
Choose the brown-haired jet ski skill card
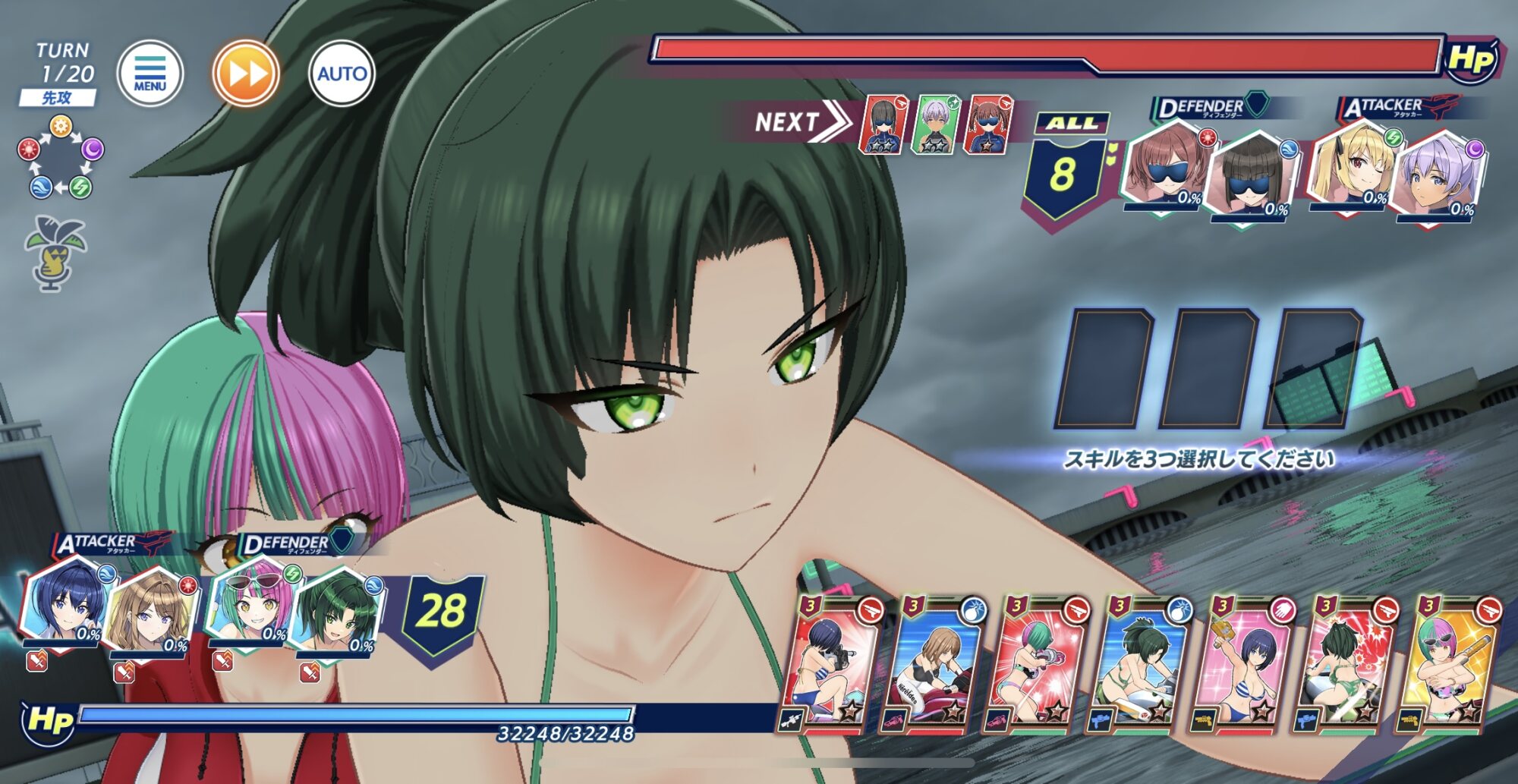(932, 664)
